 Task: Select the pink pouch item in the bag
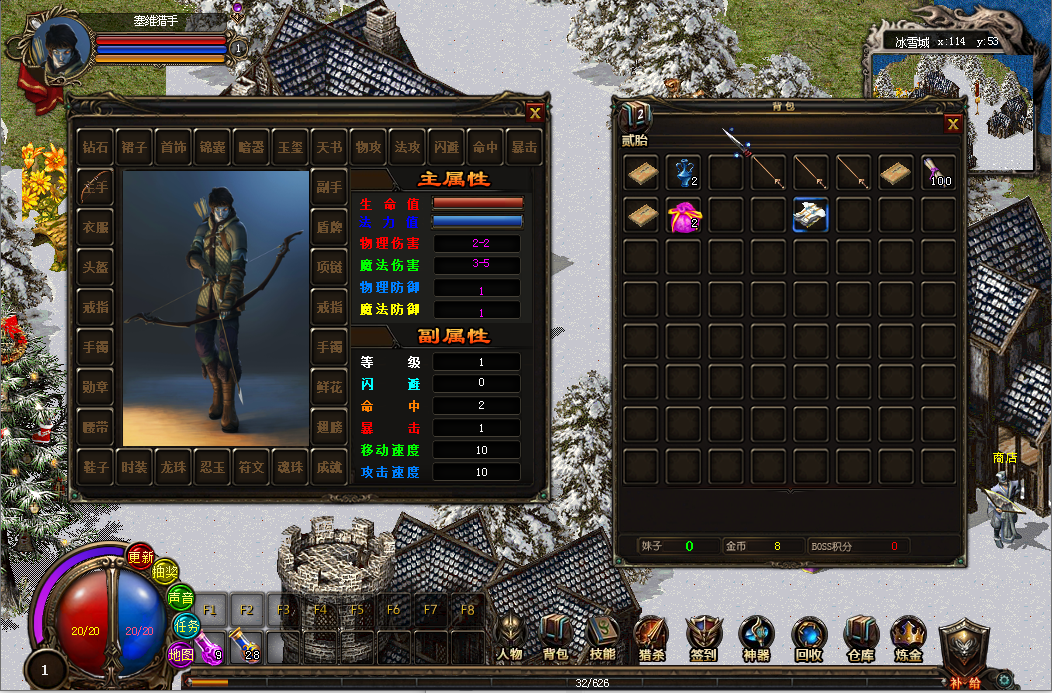point(684,215)
